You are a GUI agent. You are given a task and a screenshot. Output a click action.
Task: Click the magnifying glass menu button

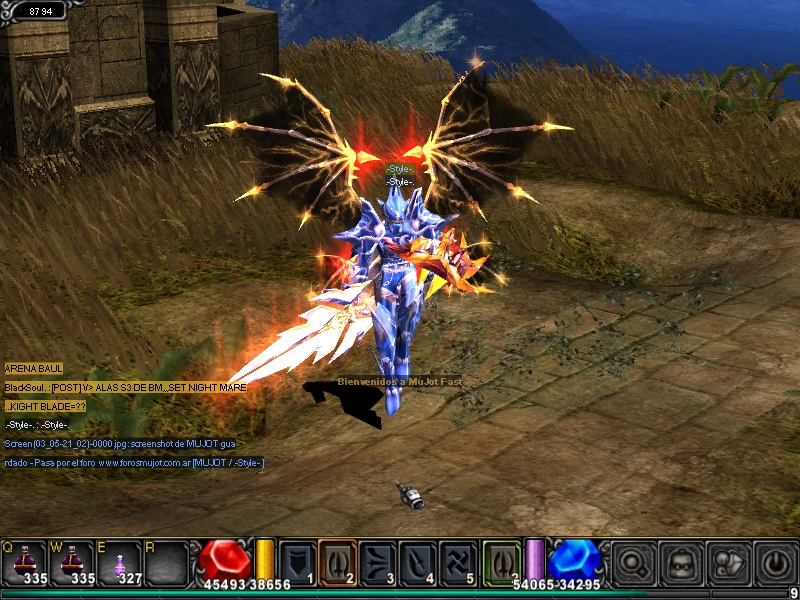click(634, 562)
